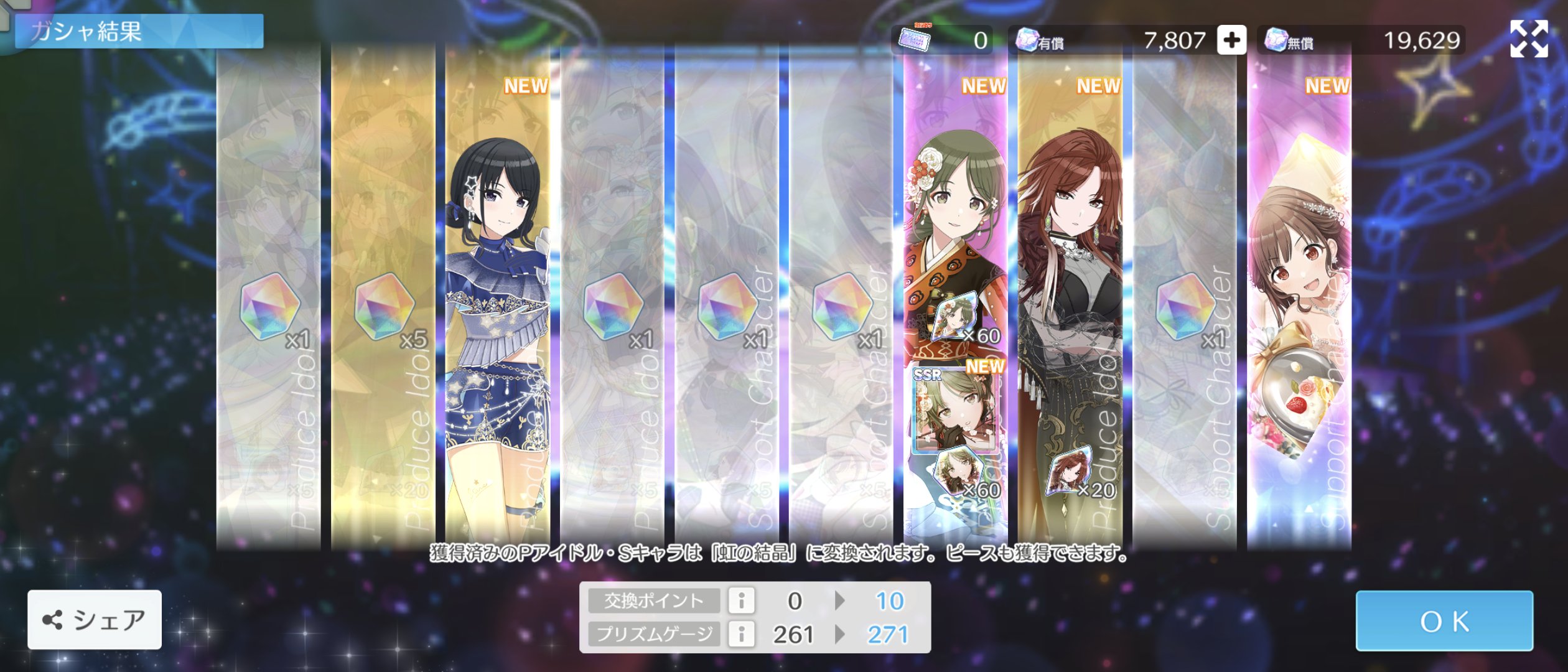Screen dimensions: 1568x672
Task: Open info for 交換ポイント
Action: 741,600
